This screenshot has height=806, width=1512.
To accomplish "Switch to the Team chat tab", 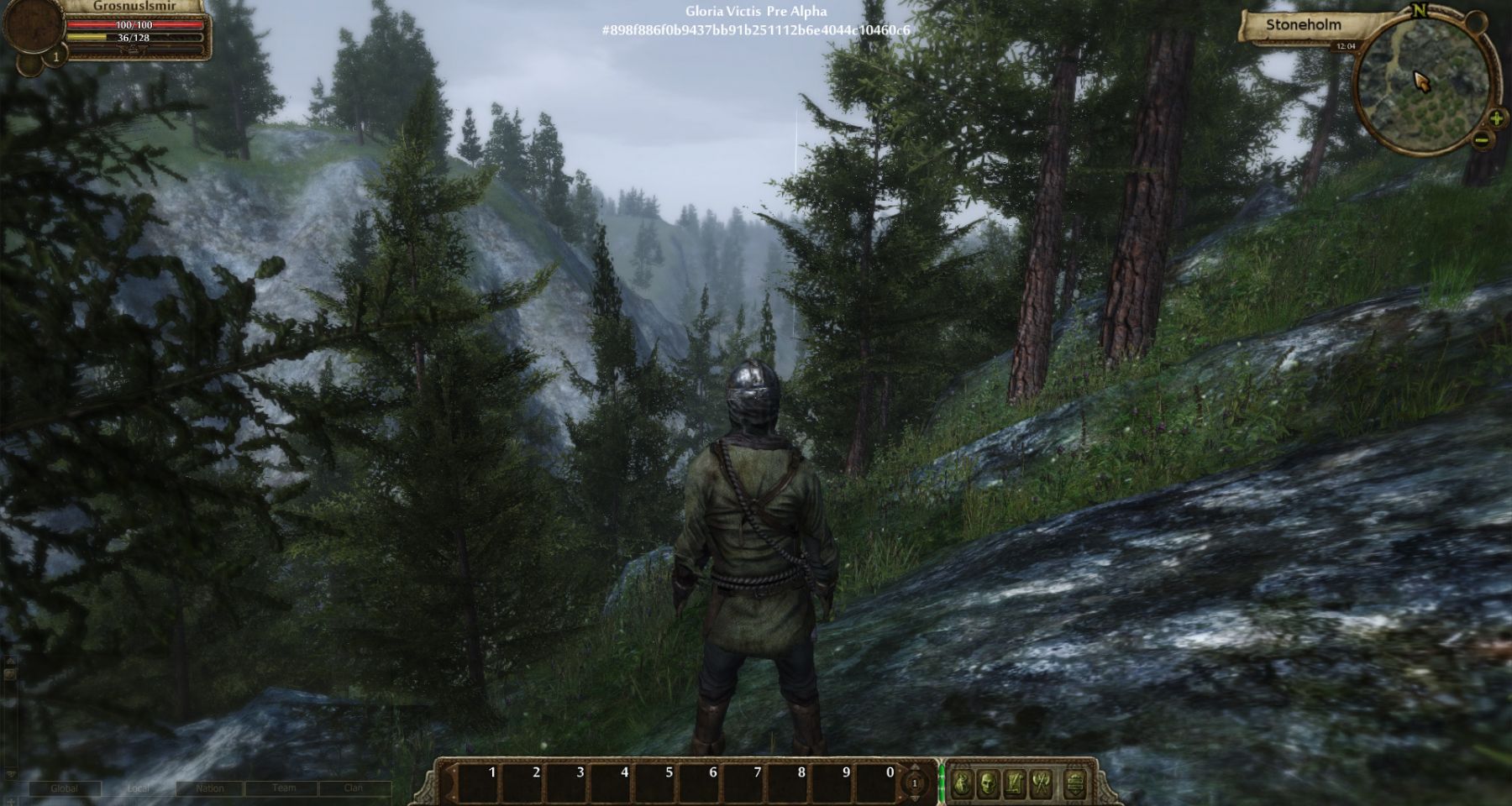I will pyautogui.click(x=284, y=788).
